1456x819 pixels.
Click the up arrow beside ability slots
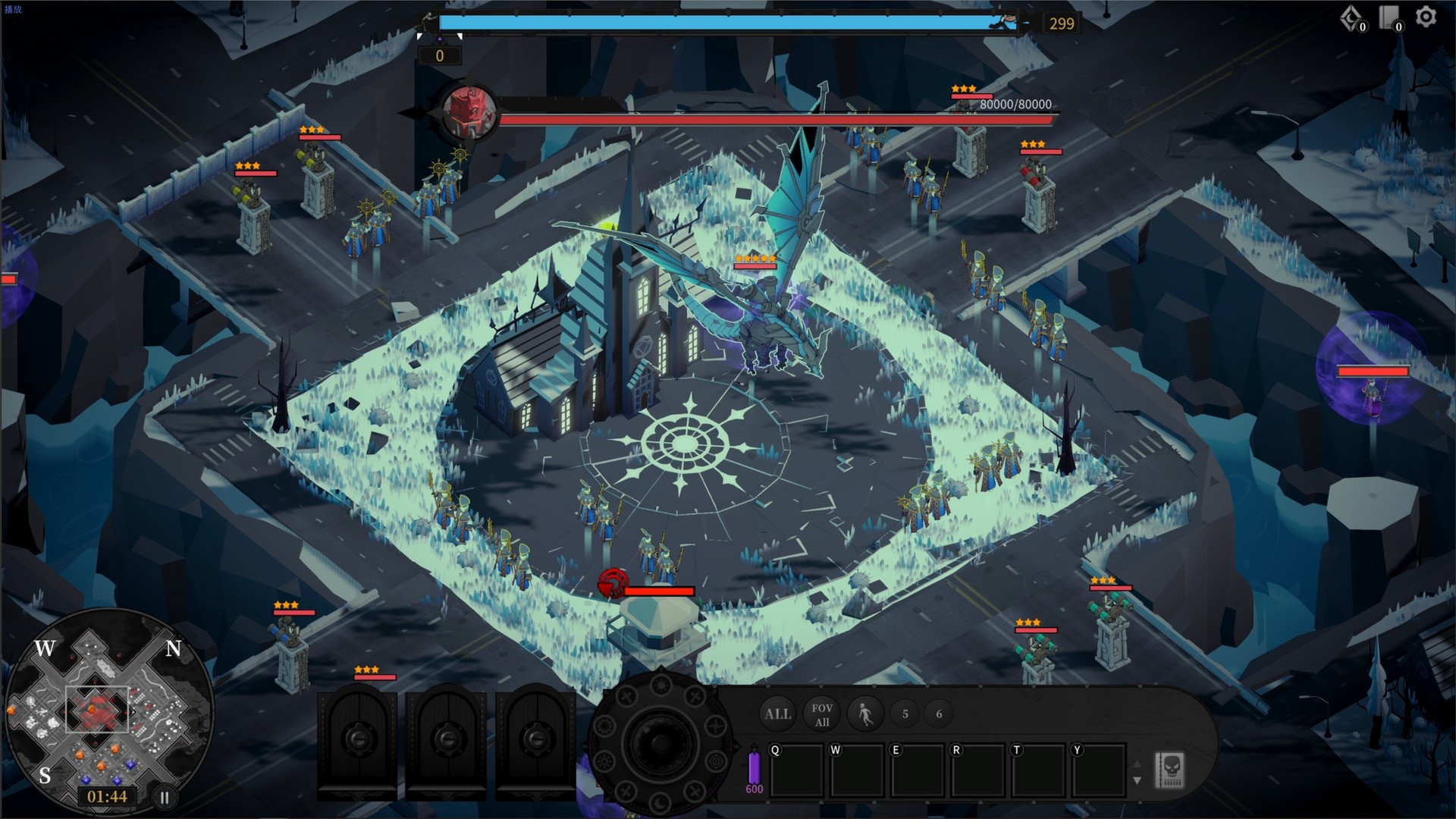pos(1137,764)
